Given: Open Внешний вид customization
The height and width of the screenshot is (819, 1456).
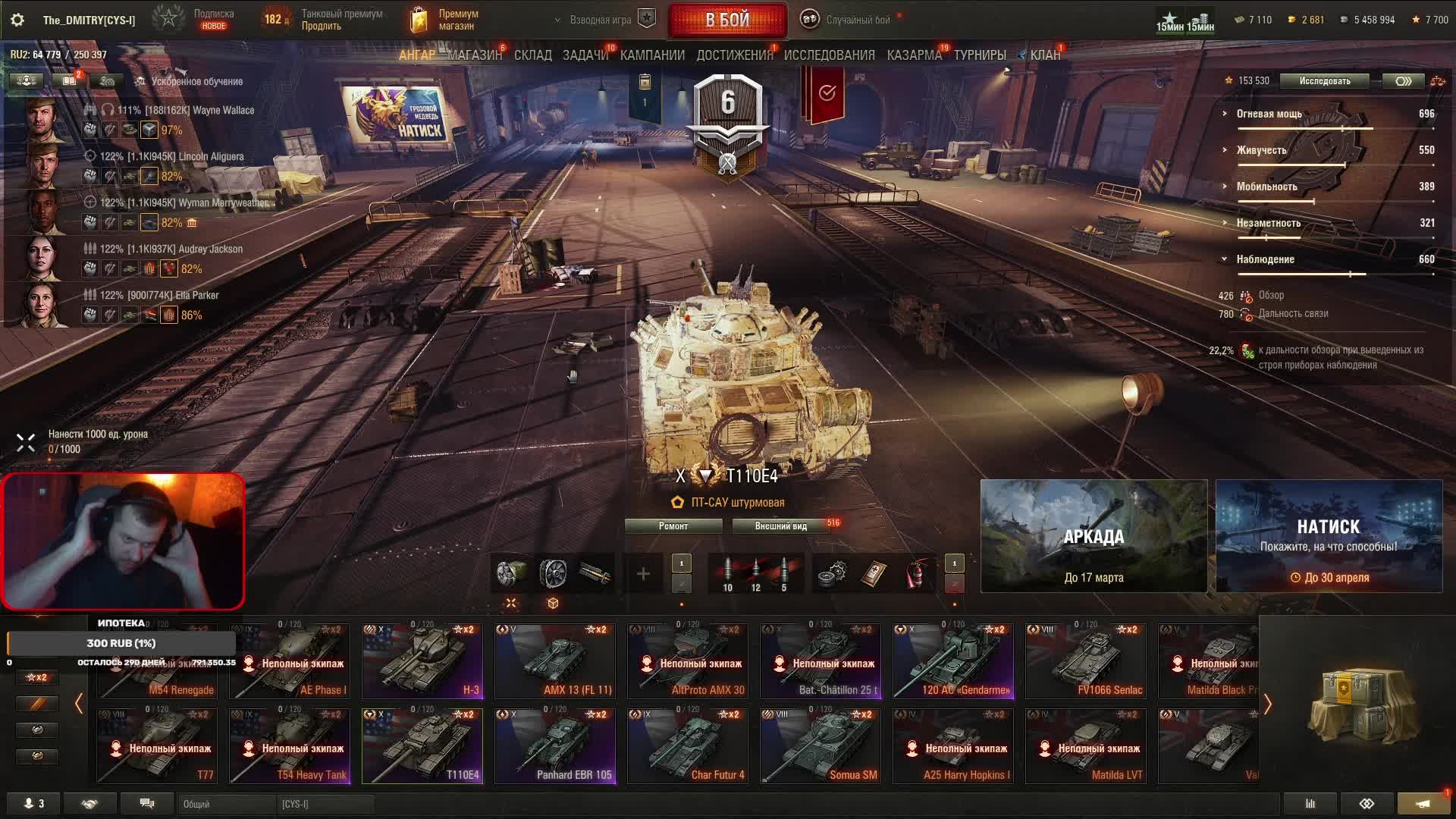Looking at the screenshot, I should pyautogui.click(x=780, y=526).
